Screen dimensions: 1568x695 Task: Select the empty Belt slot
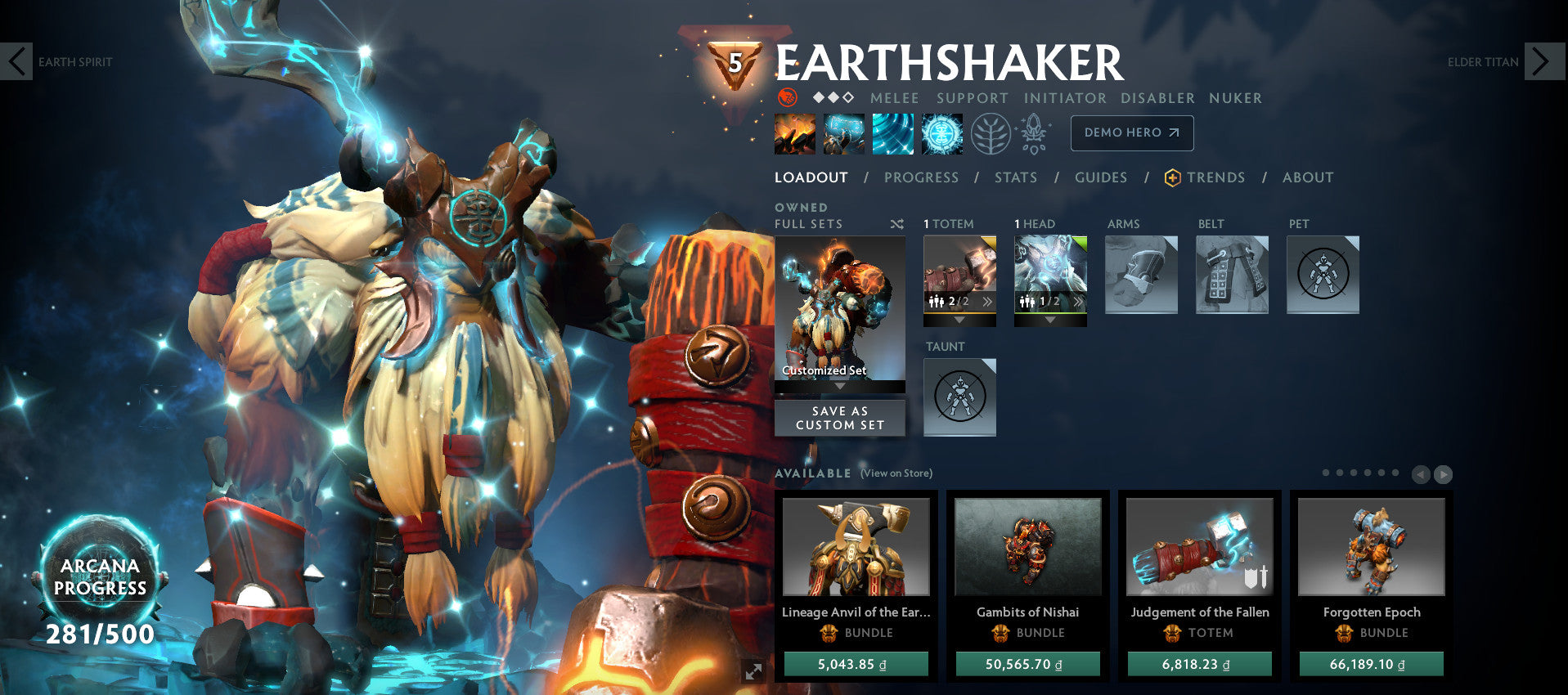coord(1231,274)
